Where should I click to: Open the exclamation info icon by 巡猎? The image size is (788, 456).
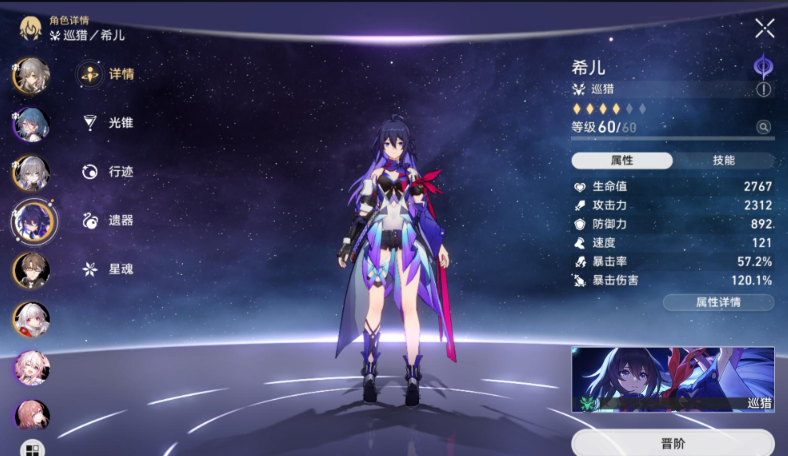764,89
